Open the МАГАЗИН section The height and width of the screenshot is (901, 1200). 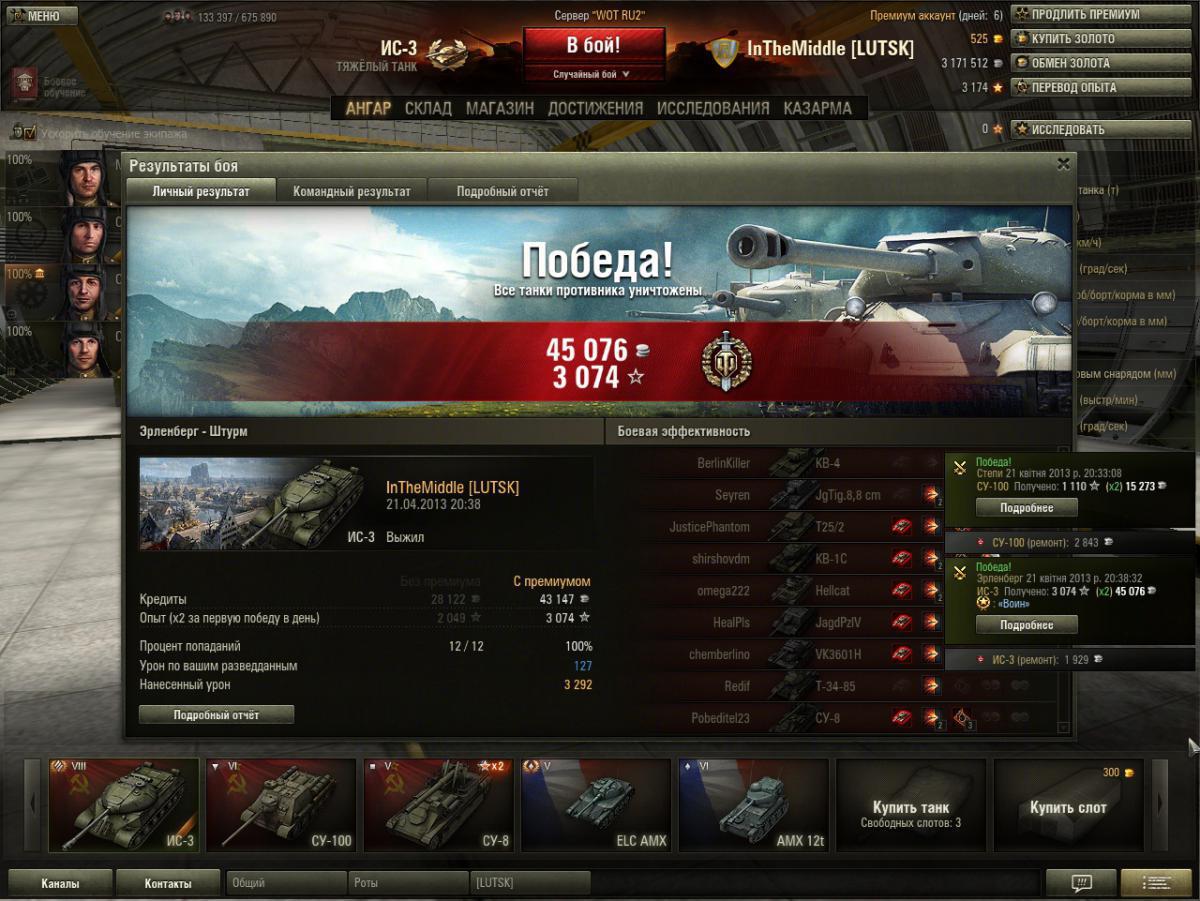[x=499, y=108]
